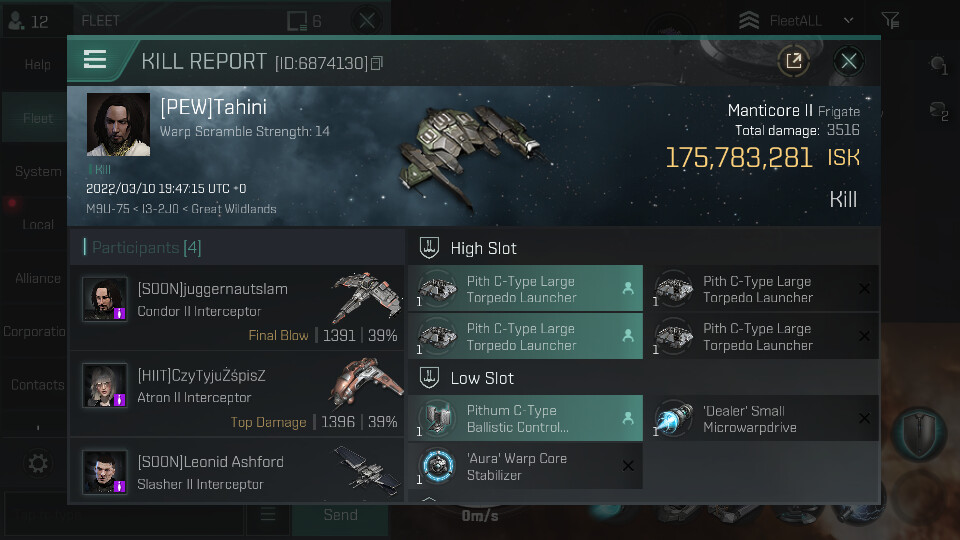The width and height of the screenshot is (960, 540).
Task: Open the Help chat channel
Action: click(38, 65)
